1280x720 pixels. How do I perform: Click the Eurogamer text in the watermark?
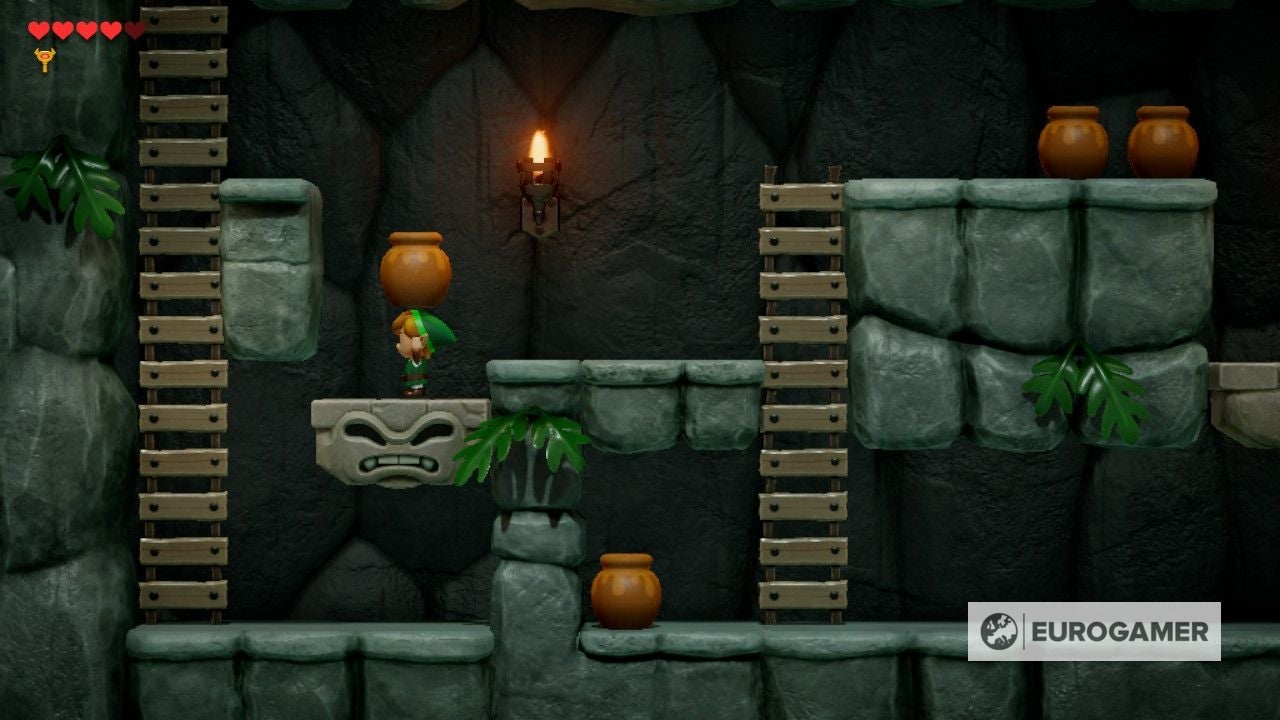(1117, 631)
